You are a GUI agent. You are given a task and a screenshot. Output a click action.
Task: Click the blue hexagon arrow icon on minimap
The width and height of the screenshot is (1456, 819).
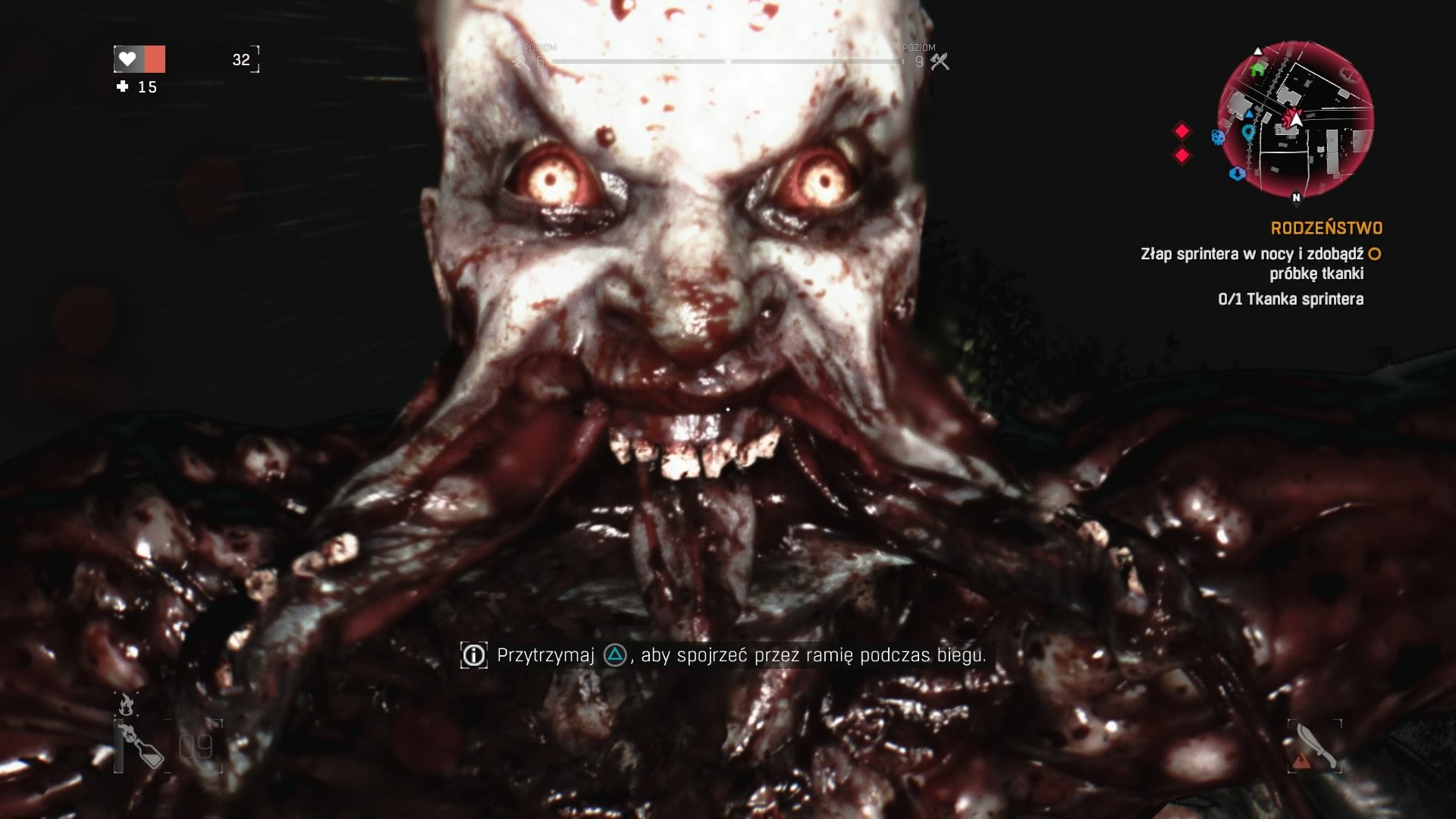coord(1238,174)
